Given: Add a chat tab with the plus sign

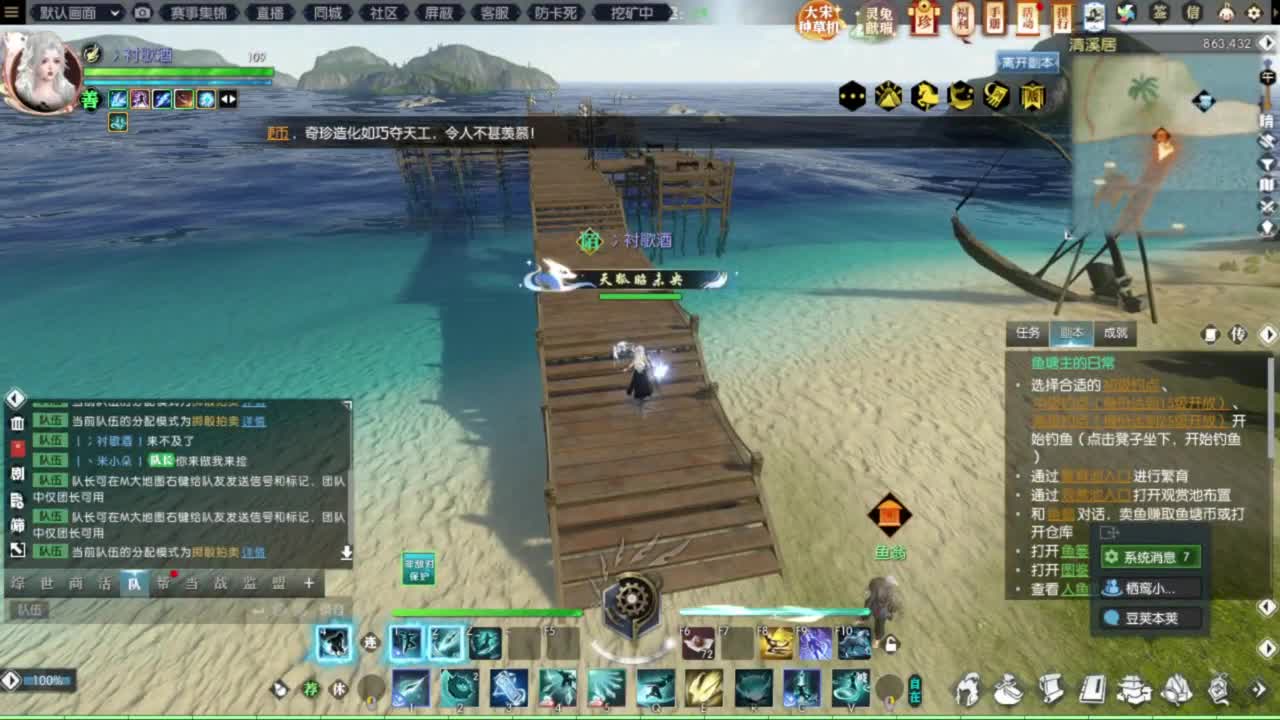Looking at the screenshot, I should pyautogui.click(x=307, y=583).
